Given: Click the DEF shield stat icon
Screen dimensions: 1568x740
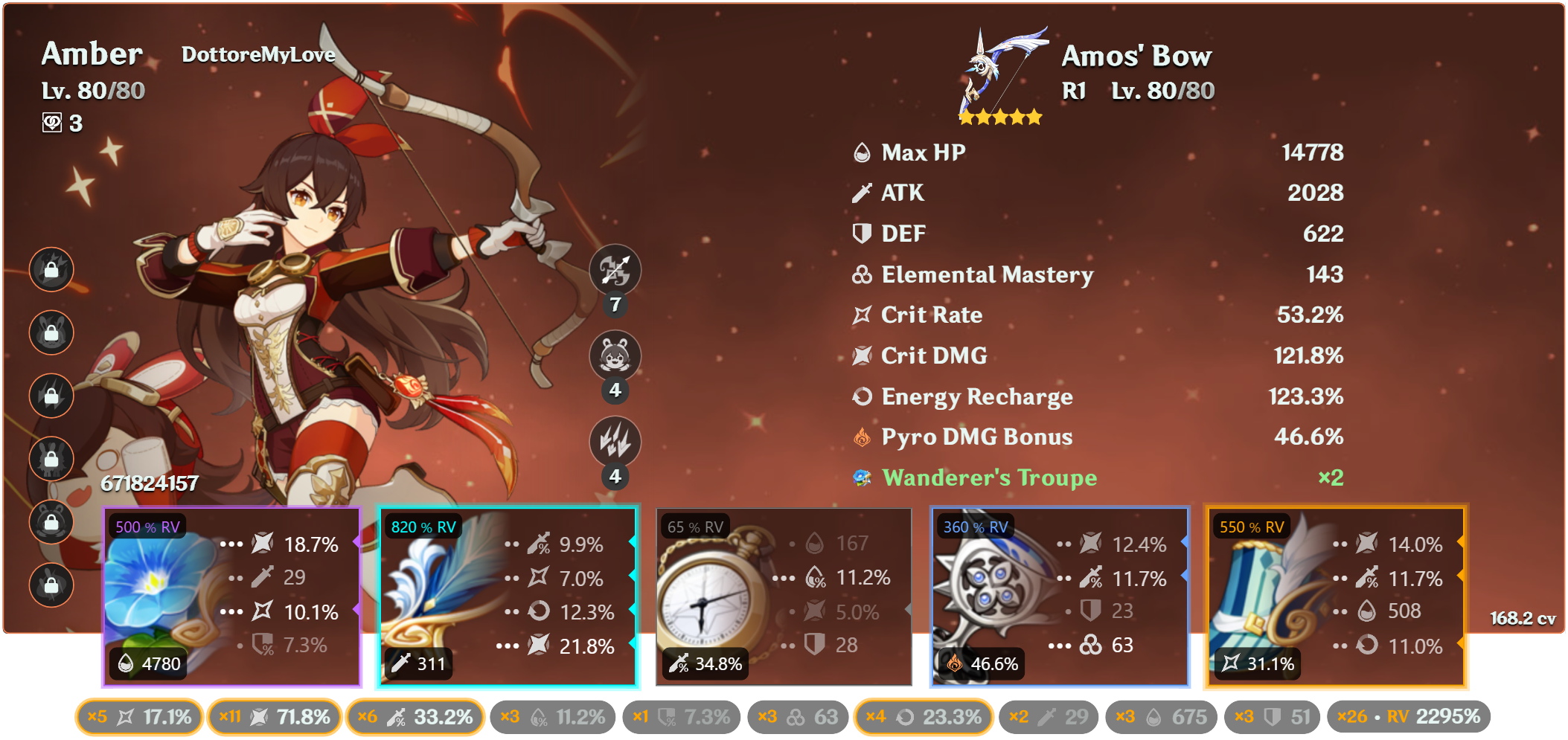Looking at the screenshot, I should coord(861,234).
